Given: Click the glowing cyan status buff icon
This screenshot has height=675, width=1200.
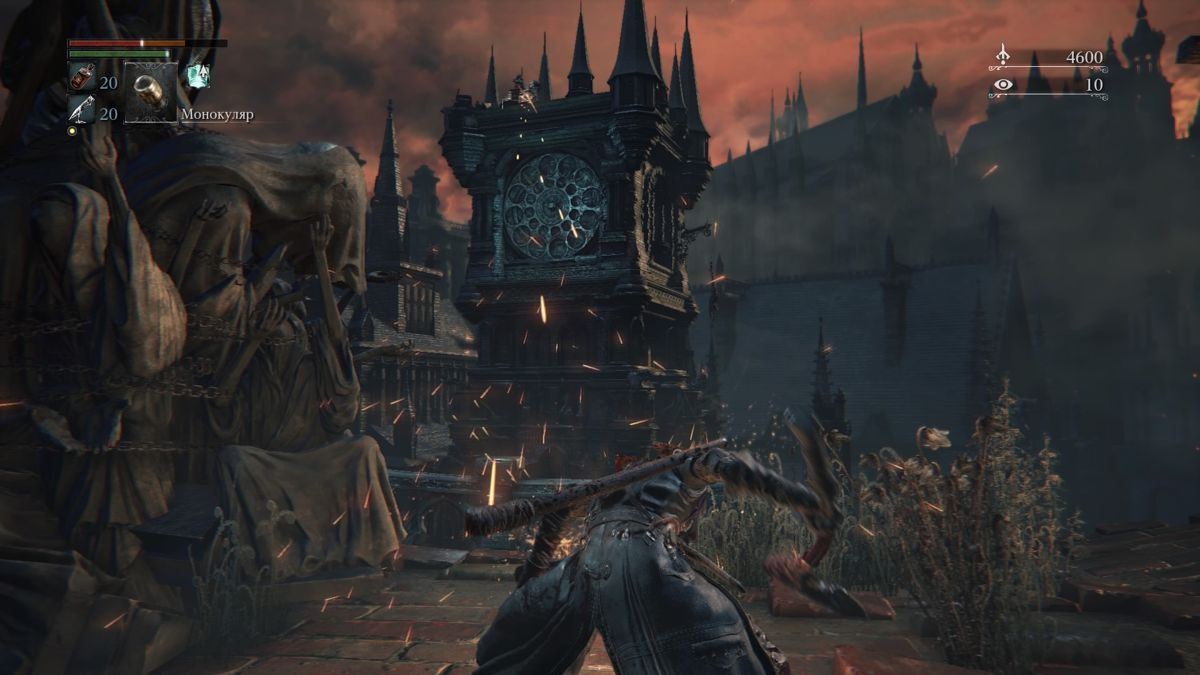Looking at the screenshot, I should 199,74.
